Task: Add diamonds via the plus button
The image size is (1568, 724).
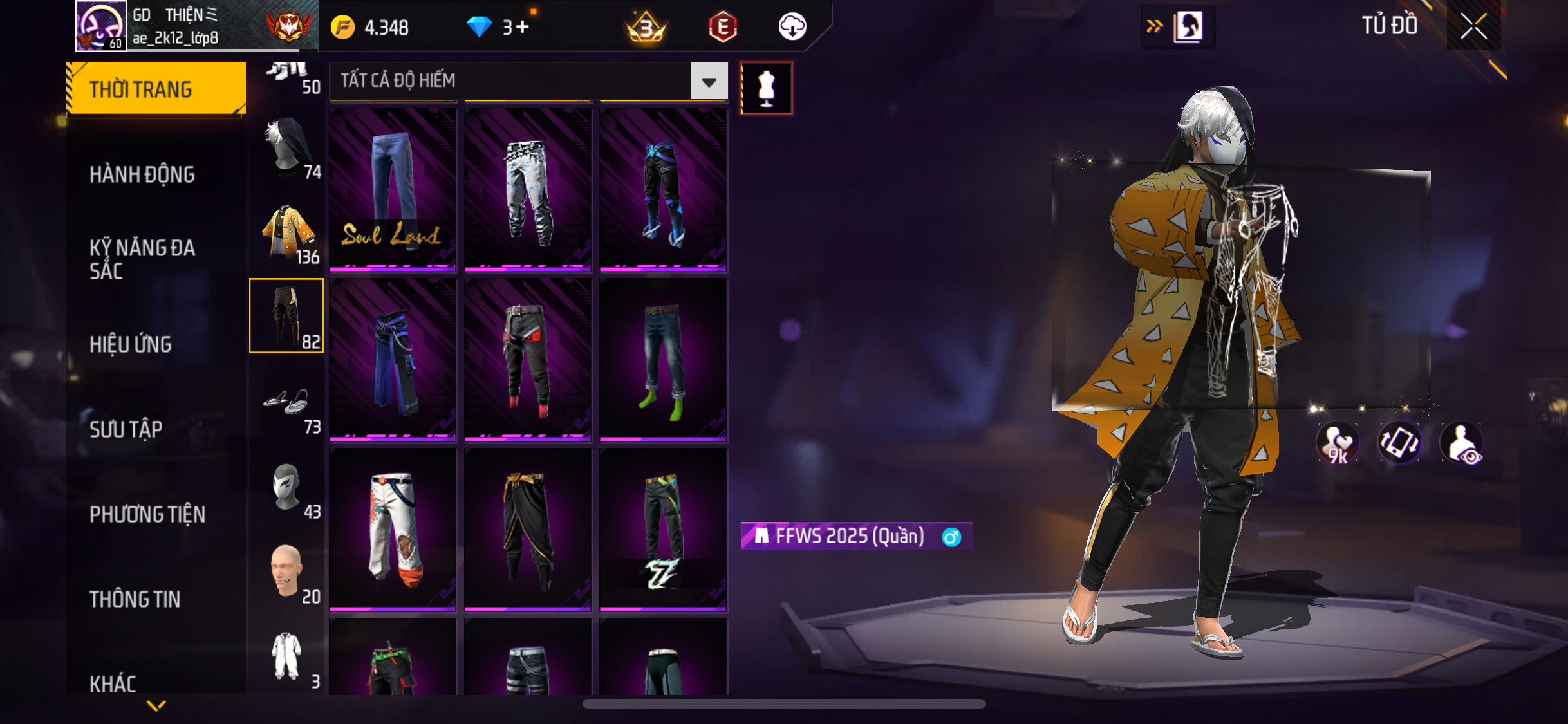Action: (x=523, y=27)
